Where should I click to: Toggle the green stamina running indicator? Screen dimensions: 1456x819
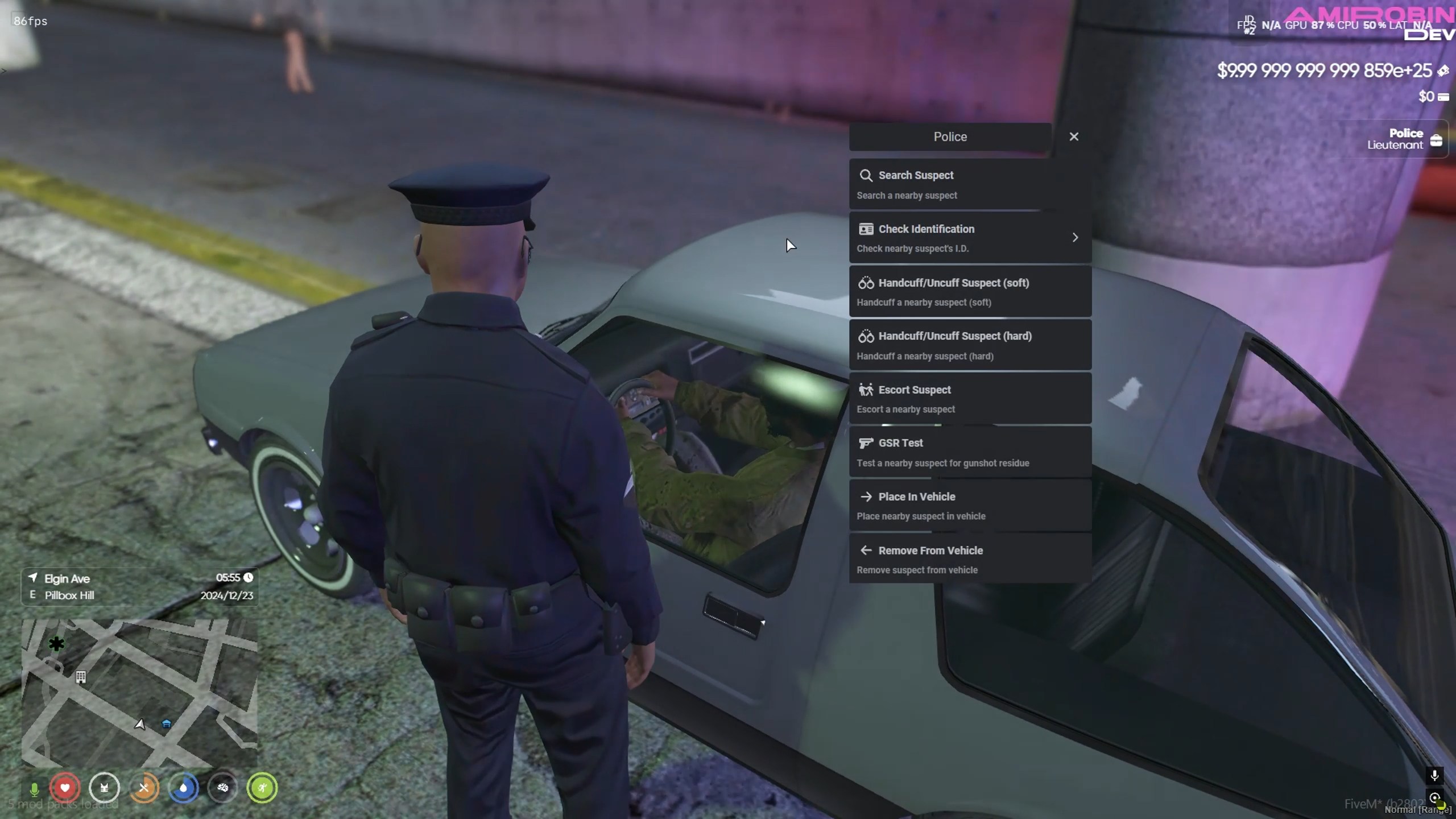tap(262, 788)
